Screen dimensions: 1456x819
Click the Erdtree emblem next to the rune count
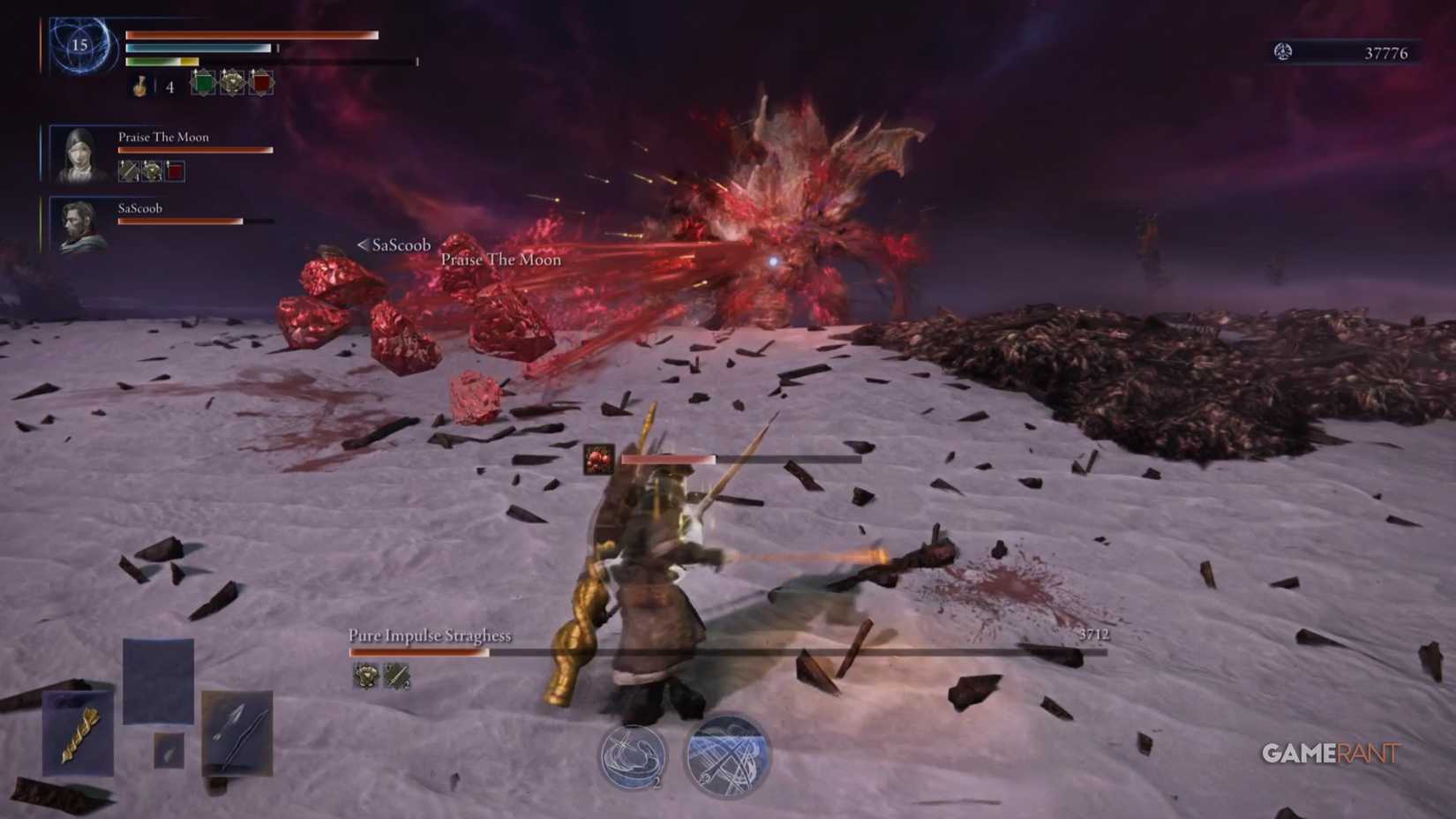coord(1284,52)
